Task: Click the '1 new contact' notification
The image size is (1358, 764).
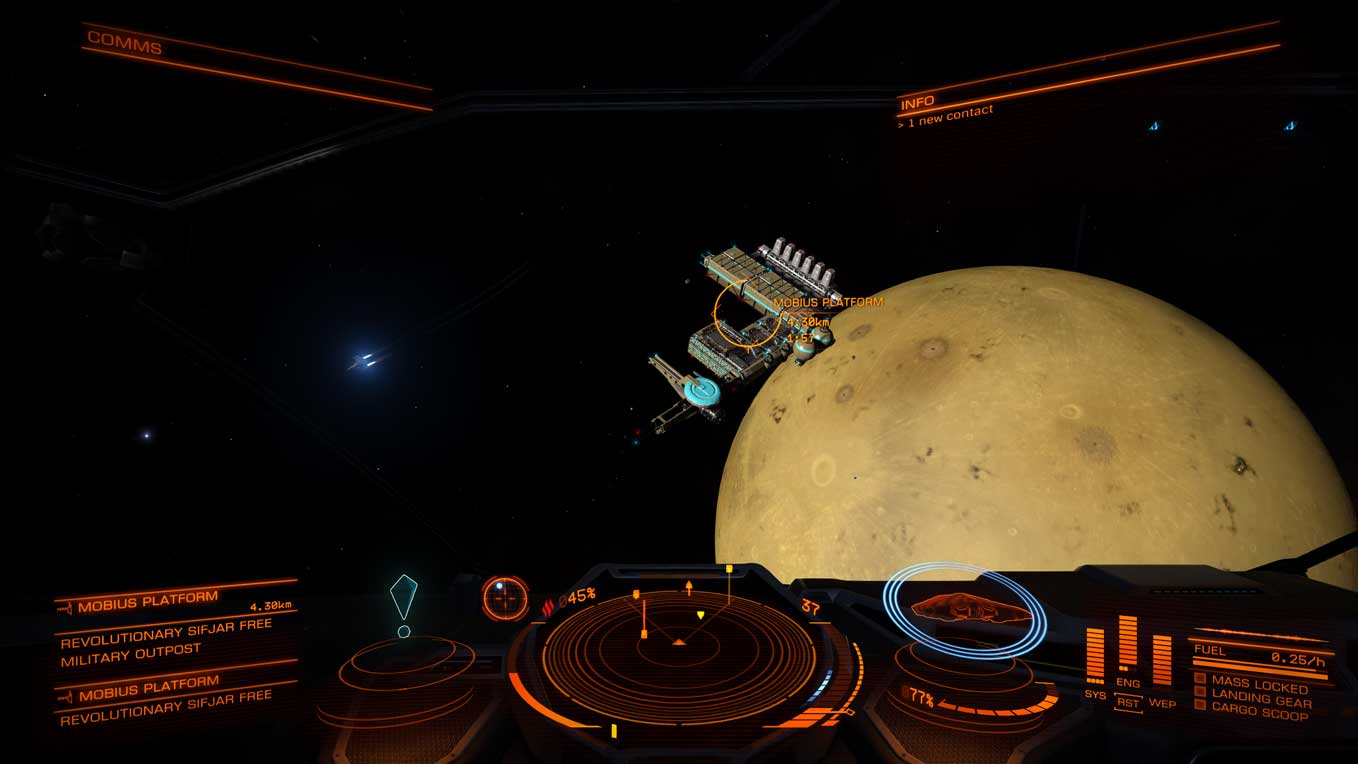Action: click(x=944, y=112)
